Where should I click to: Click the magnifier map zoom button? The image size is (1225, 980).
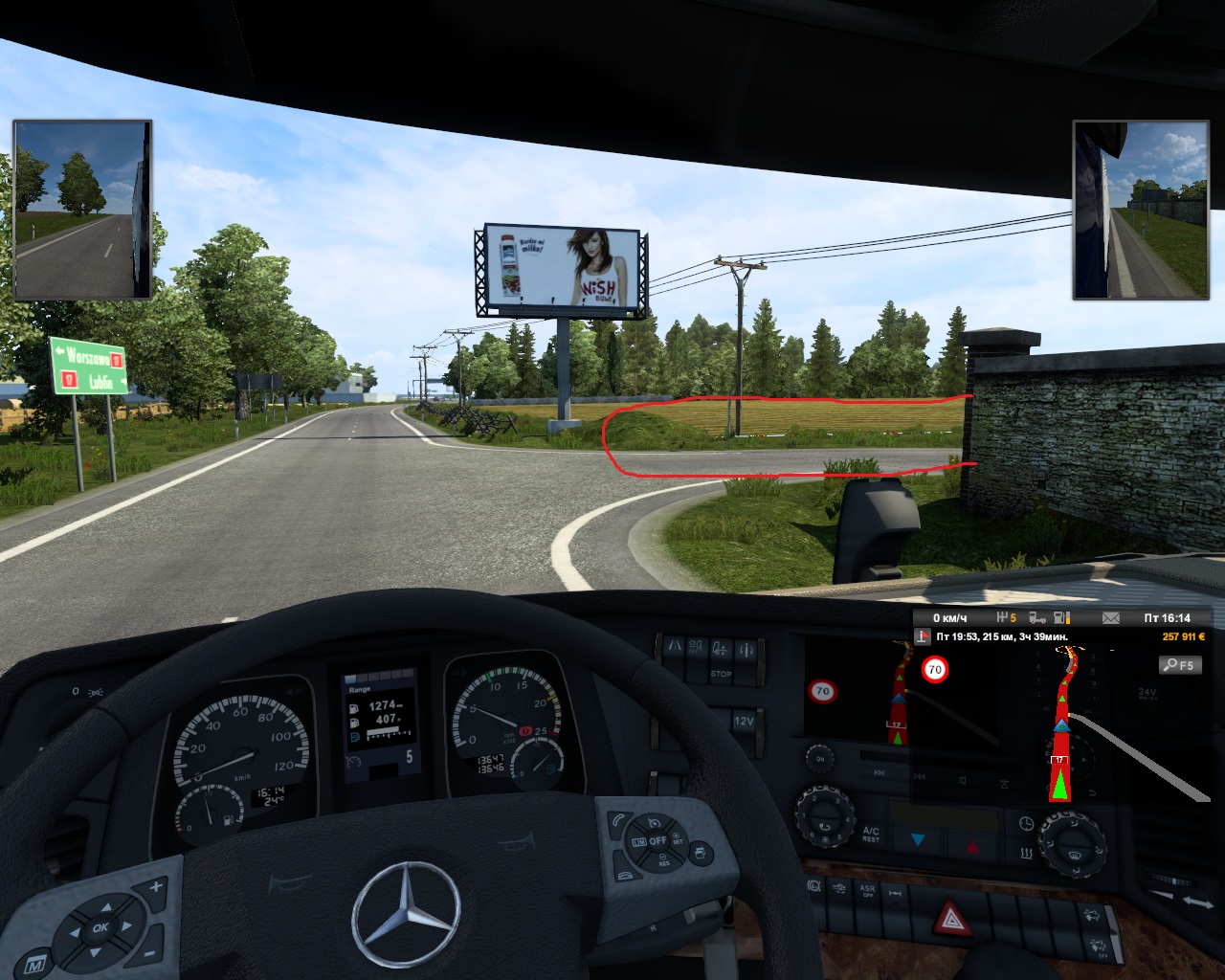(x=1180, y=665)
